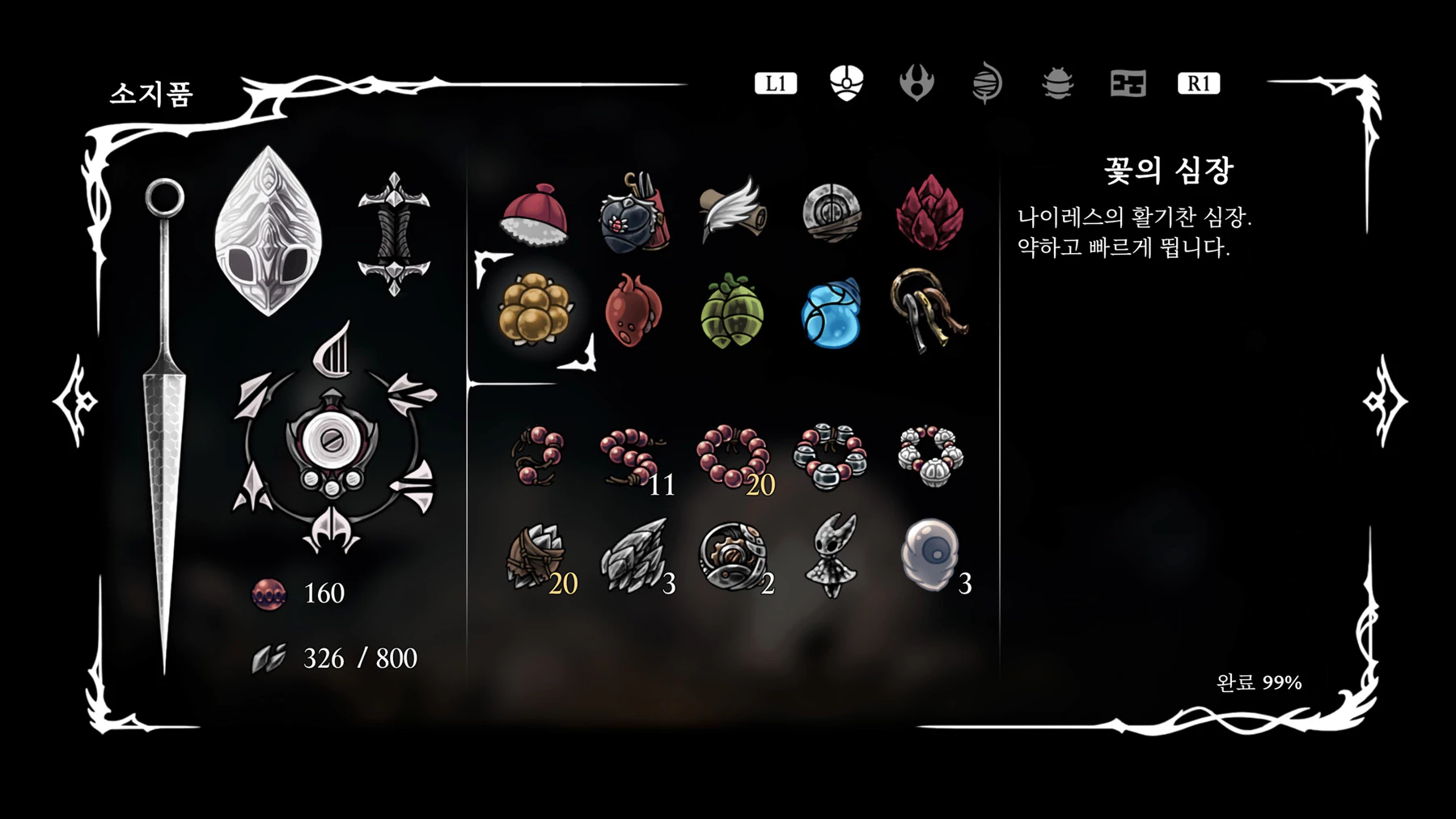
Task: Choose the blue crystal orb item
Action: click(x=831, y=314)
